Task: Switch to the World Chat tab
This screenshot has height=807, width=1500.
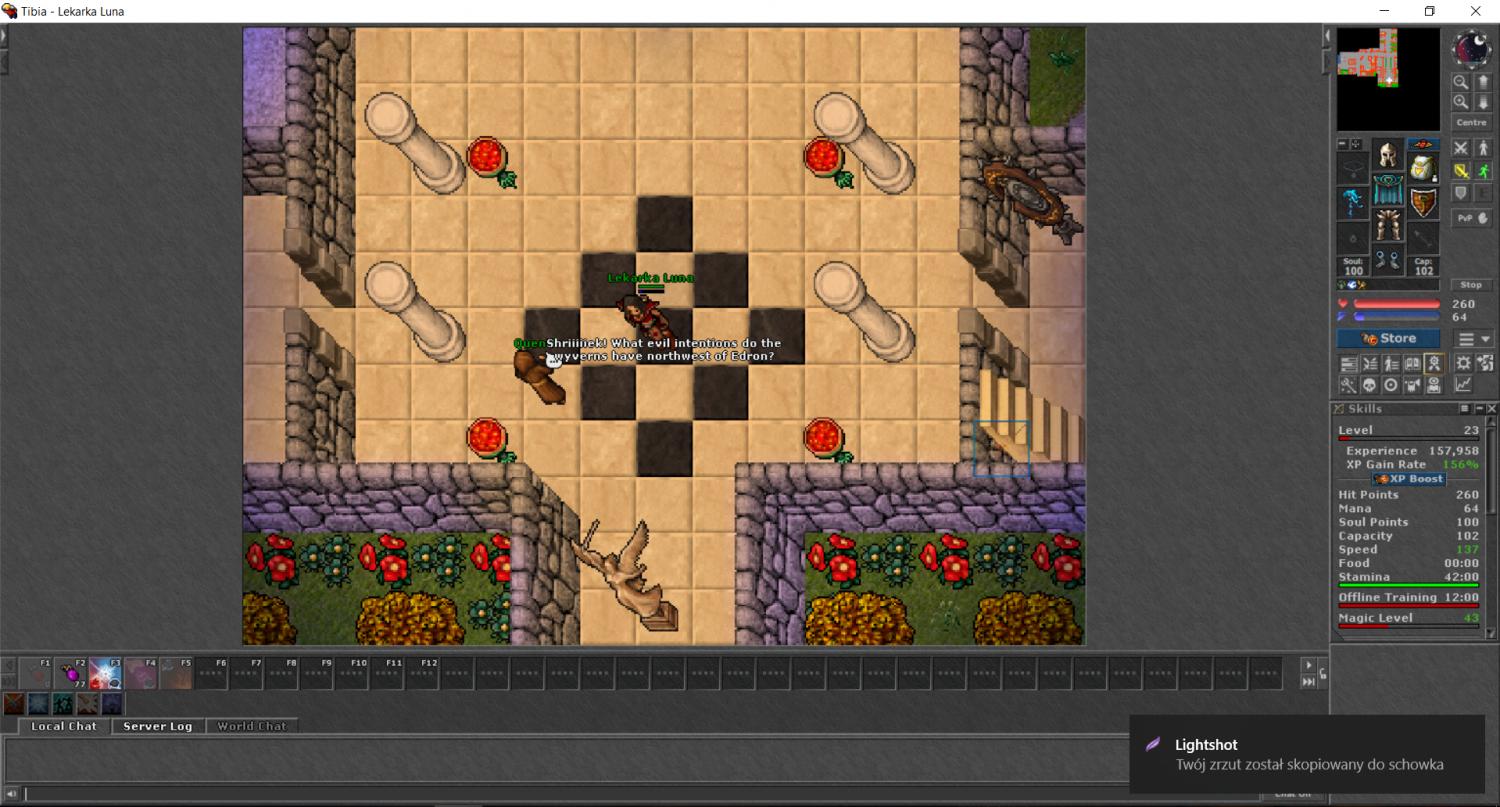Action: click(x=251, y=726)
